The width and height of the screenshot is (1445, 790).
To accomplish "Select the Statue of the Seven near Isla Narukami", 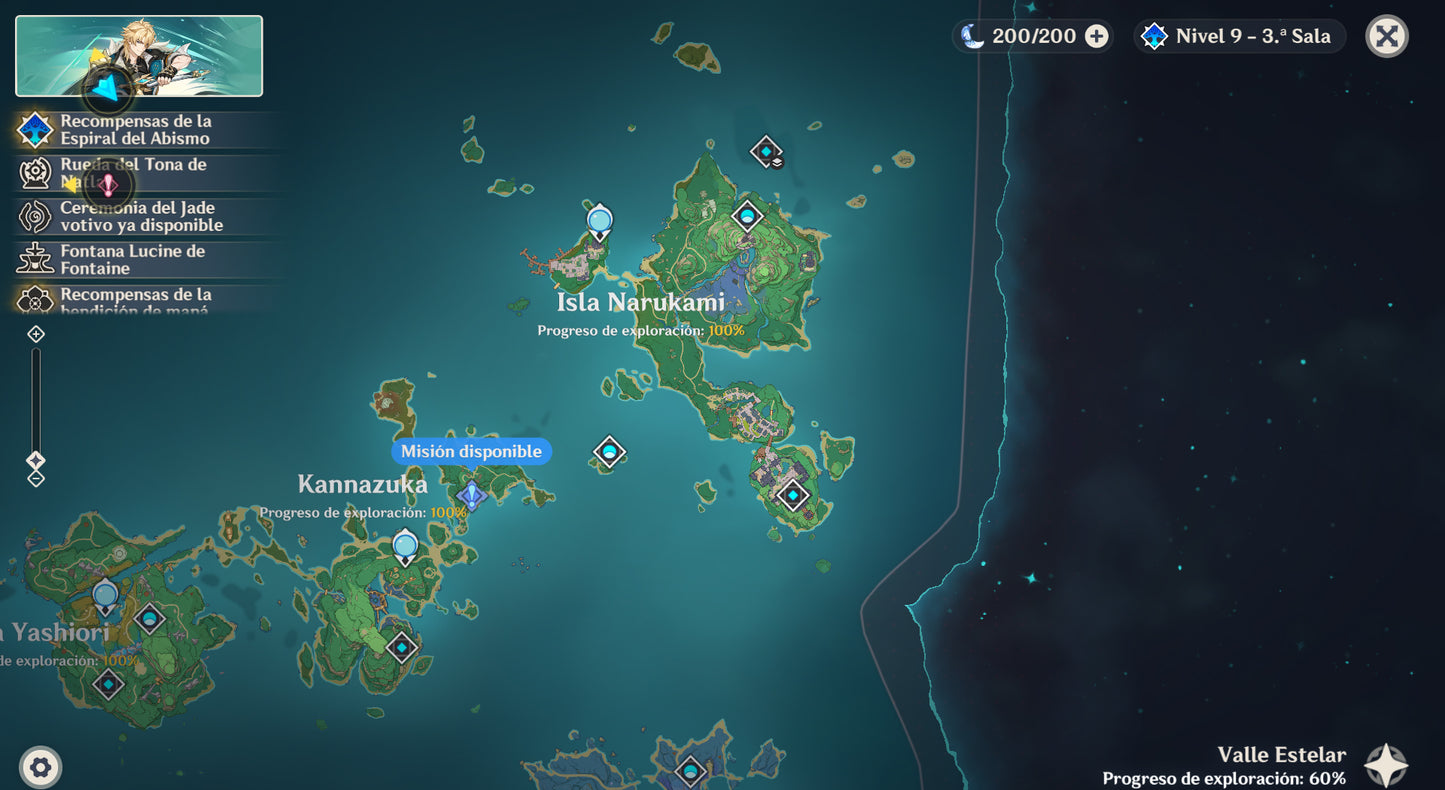I will click(x=599, y=220).
